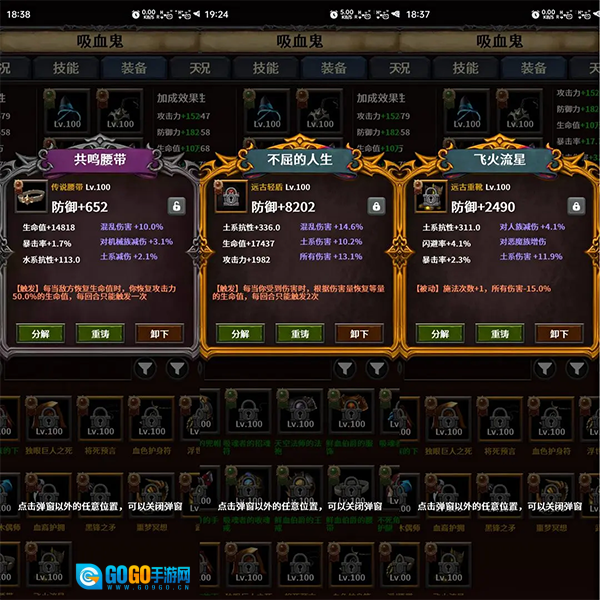This screenshot has height=600, width=600.
Task: Dismantle the 飞火流星 boots with 分解
Action: pos(440,334)
